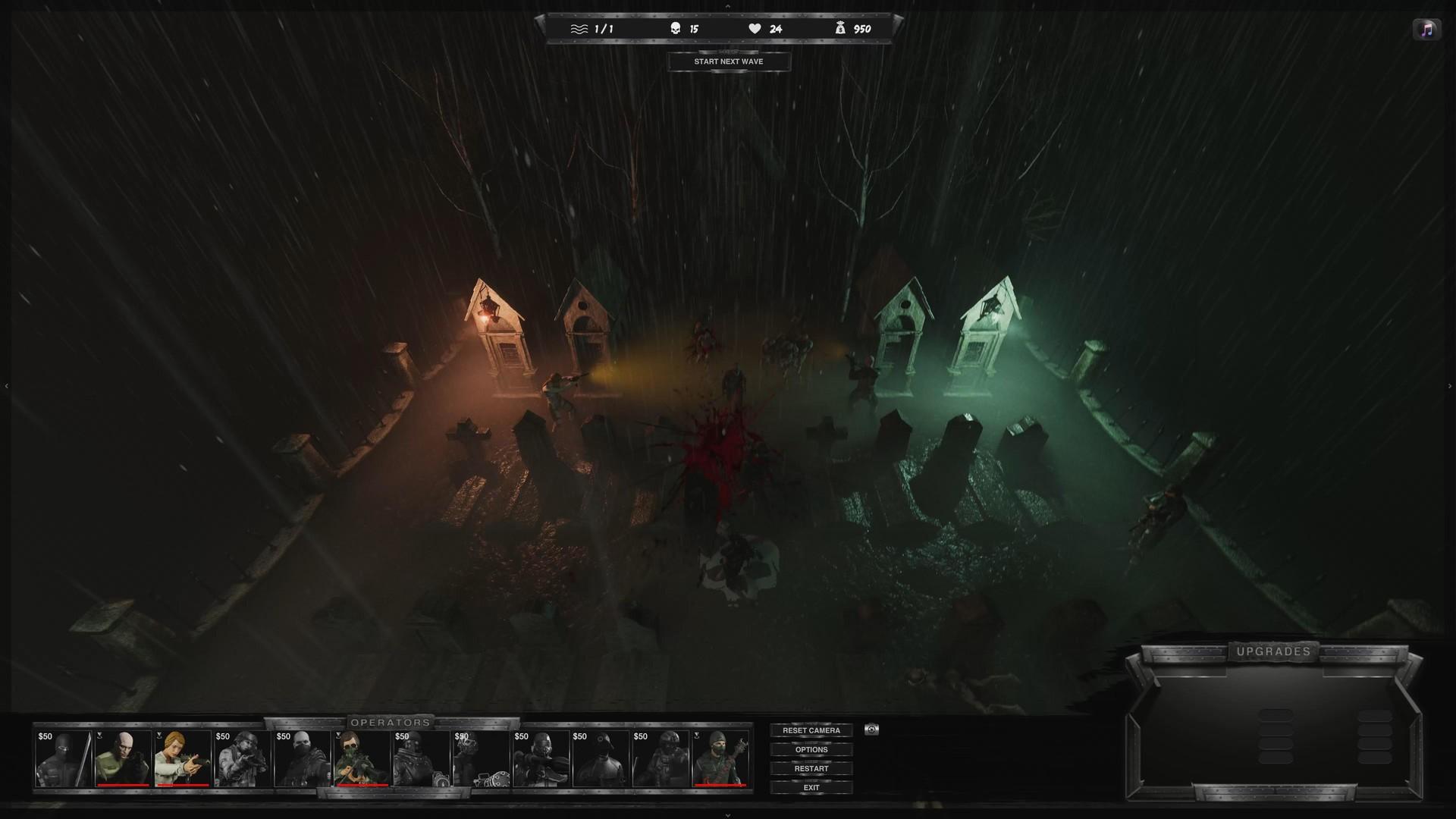
Task: Expand the Upgrades panel
Action: pyautogui.click(x=1274, y=651)
